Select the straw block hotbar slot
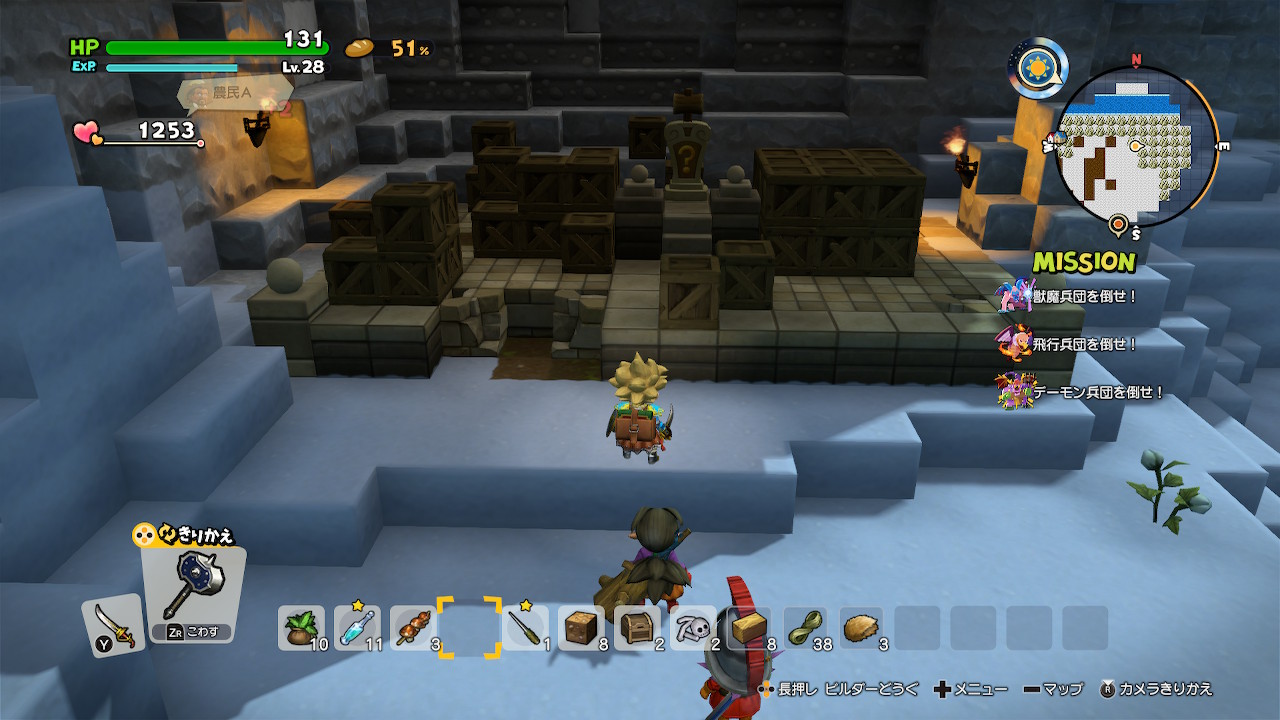This screenshot has height=720, width=1280. coord(749,628)
